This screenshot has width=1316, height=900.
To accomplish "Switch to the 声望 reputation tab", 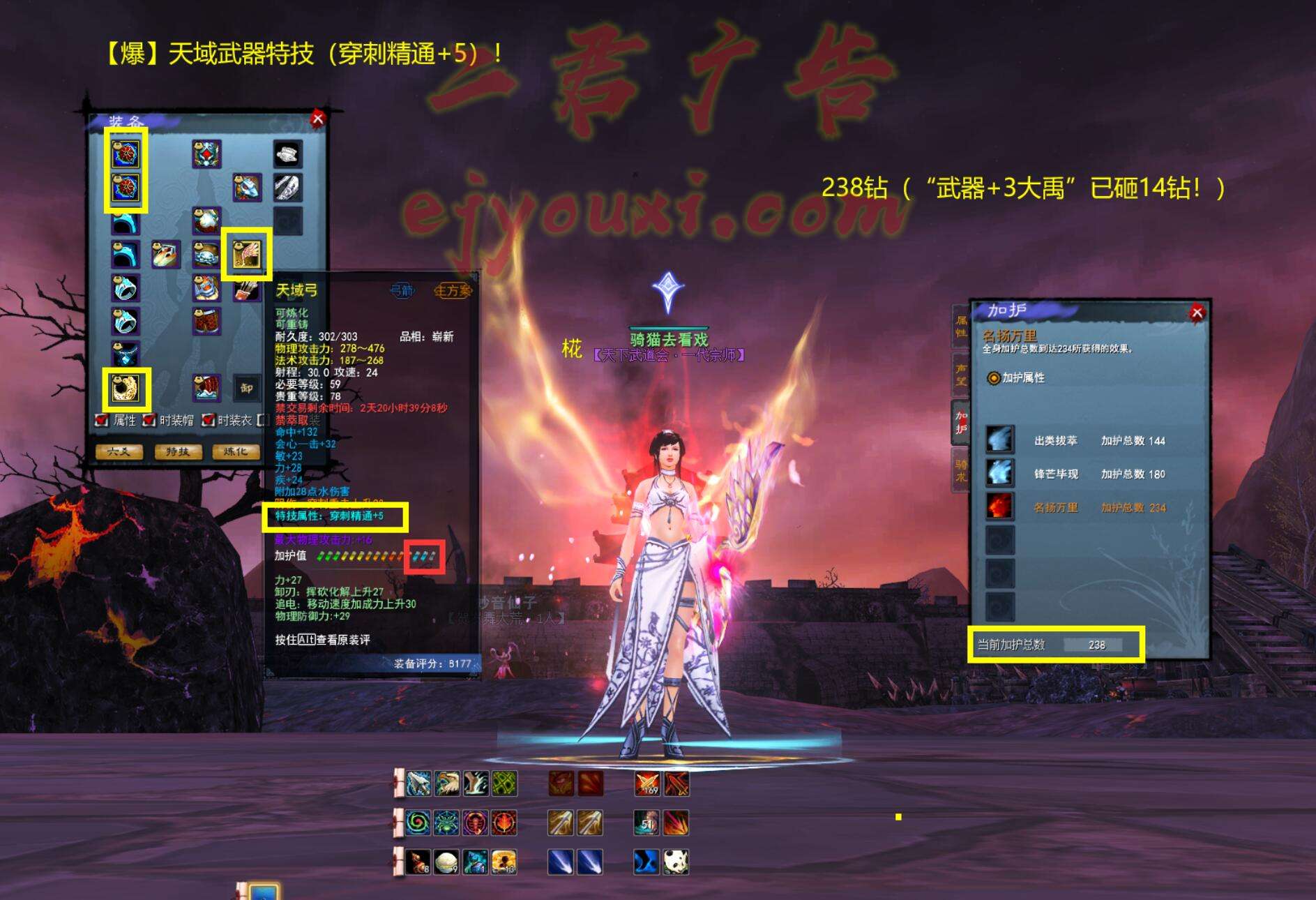I will (x=961, y=375).
